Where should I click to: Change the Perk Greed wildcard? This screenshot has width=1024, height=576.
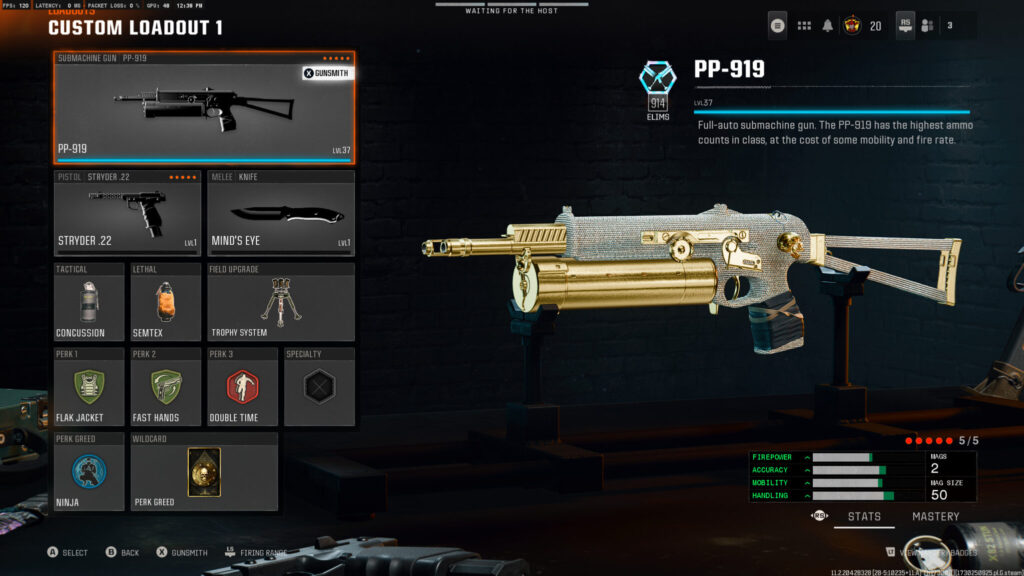204,471
